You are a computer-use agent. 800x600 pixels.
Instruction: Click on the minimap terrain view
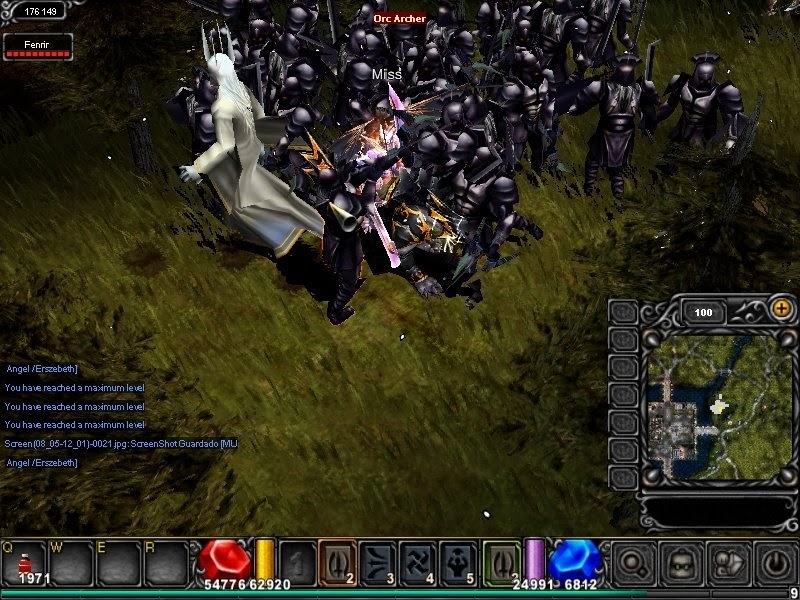tap(717, 405)
